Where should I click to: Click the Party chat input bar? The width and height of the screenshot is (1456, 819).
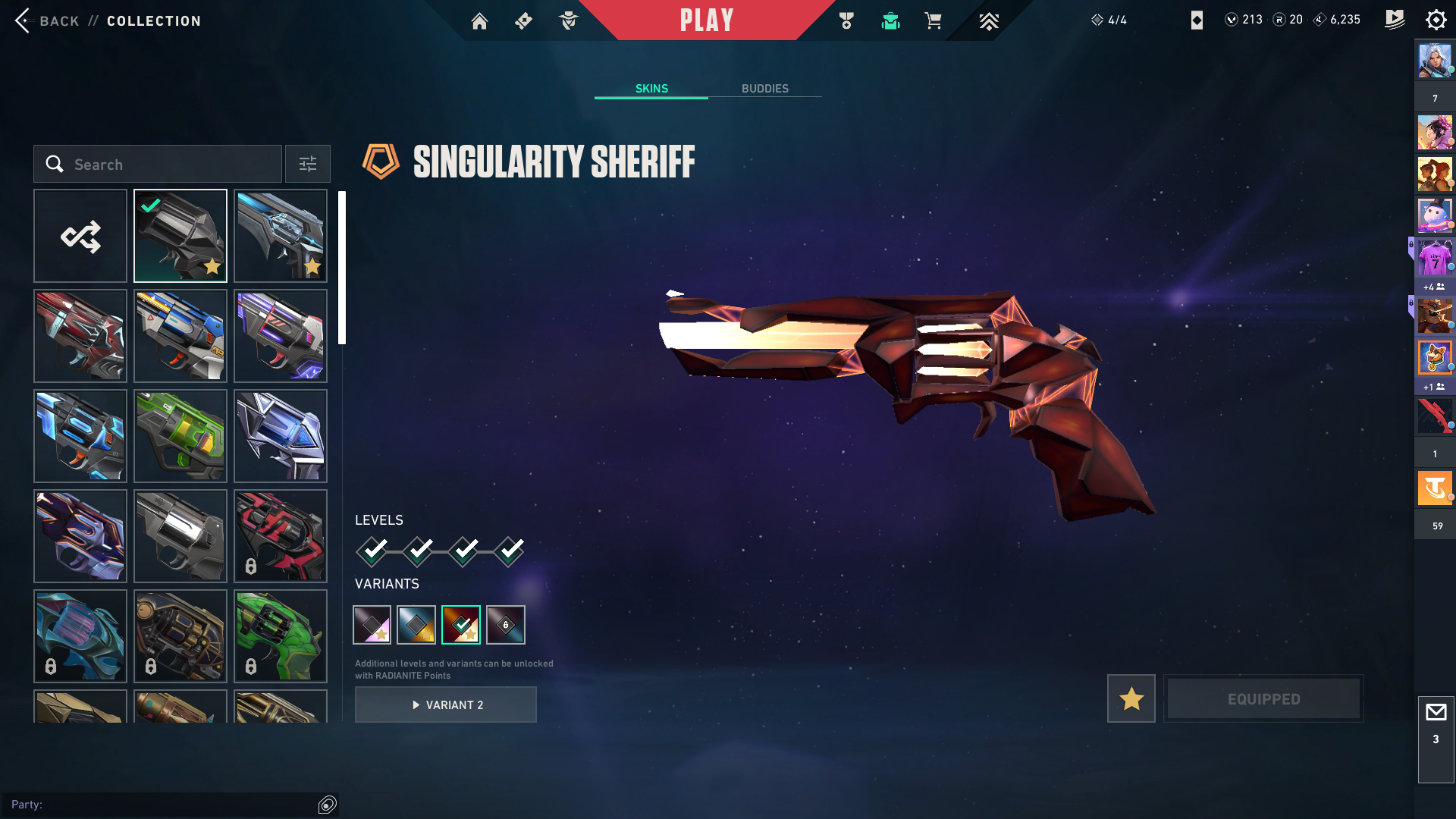[x=163, y=805]
